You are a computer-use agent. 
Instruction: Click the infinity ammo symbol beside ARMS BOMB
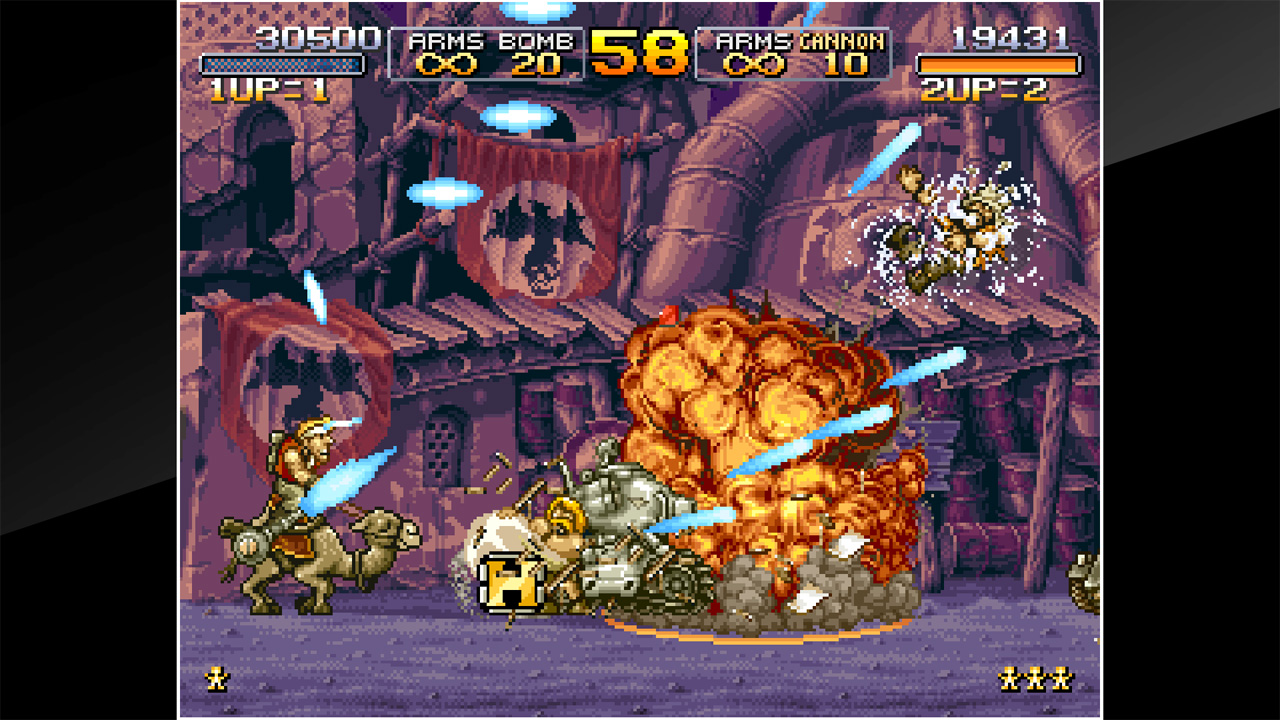449,65
